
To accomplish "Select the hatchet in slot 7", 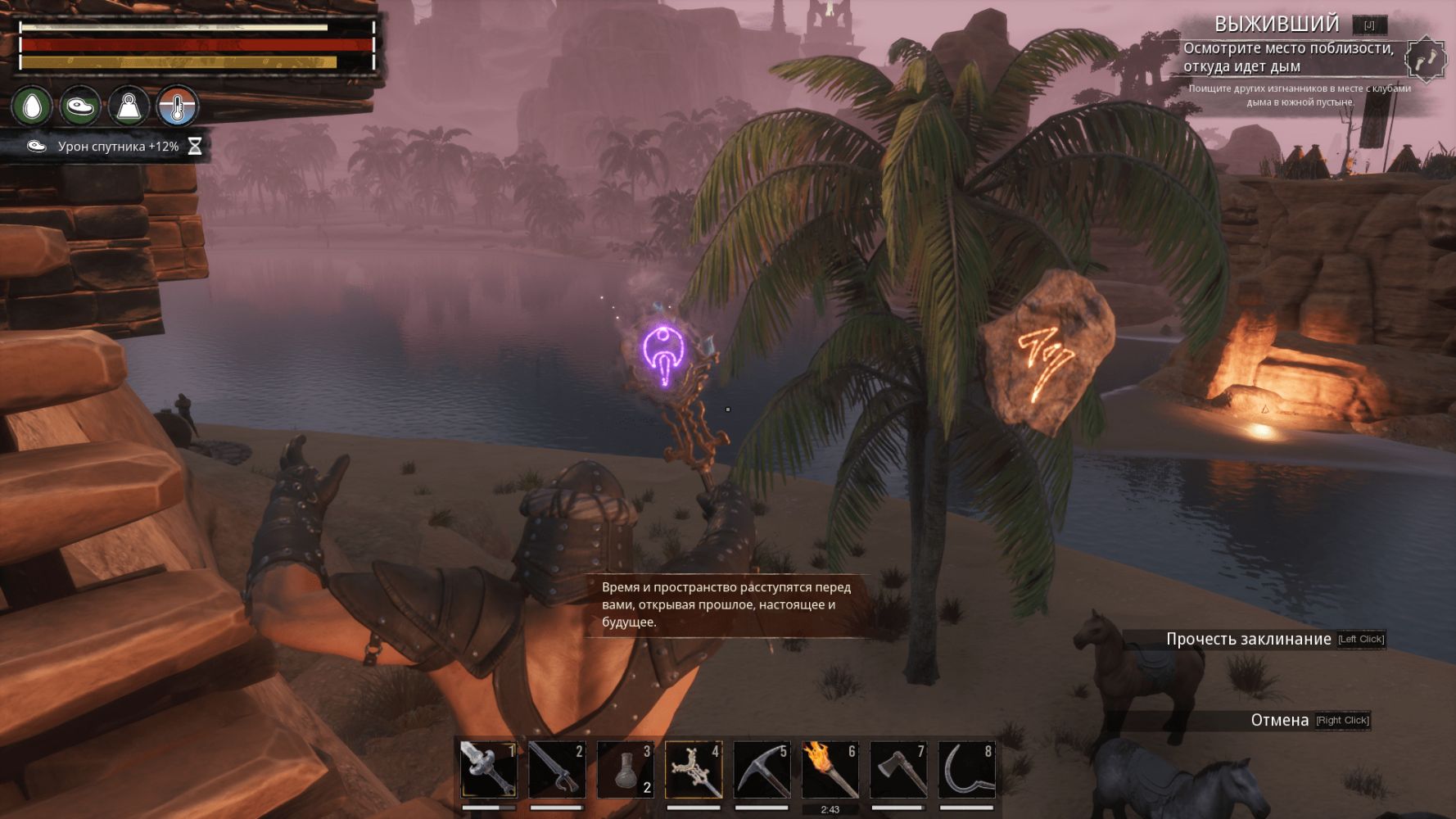I will [898, 770].
